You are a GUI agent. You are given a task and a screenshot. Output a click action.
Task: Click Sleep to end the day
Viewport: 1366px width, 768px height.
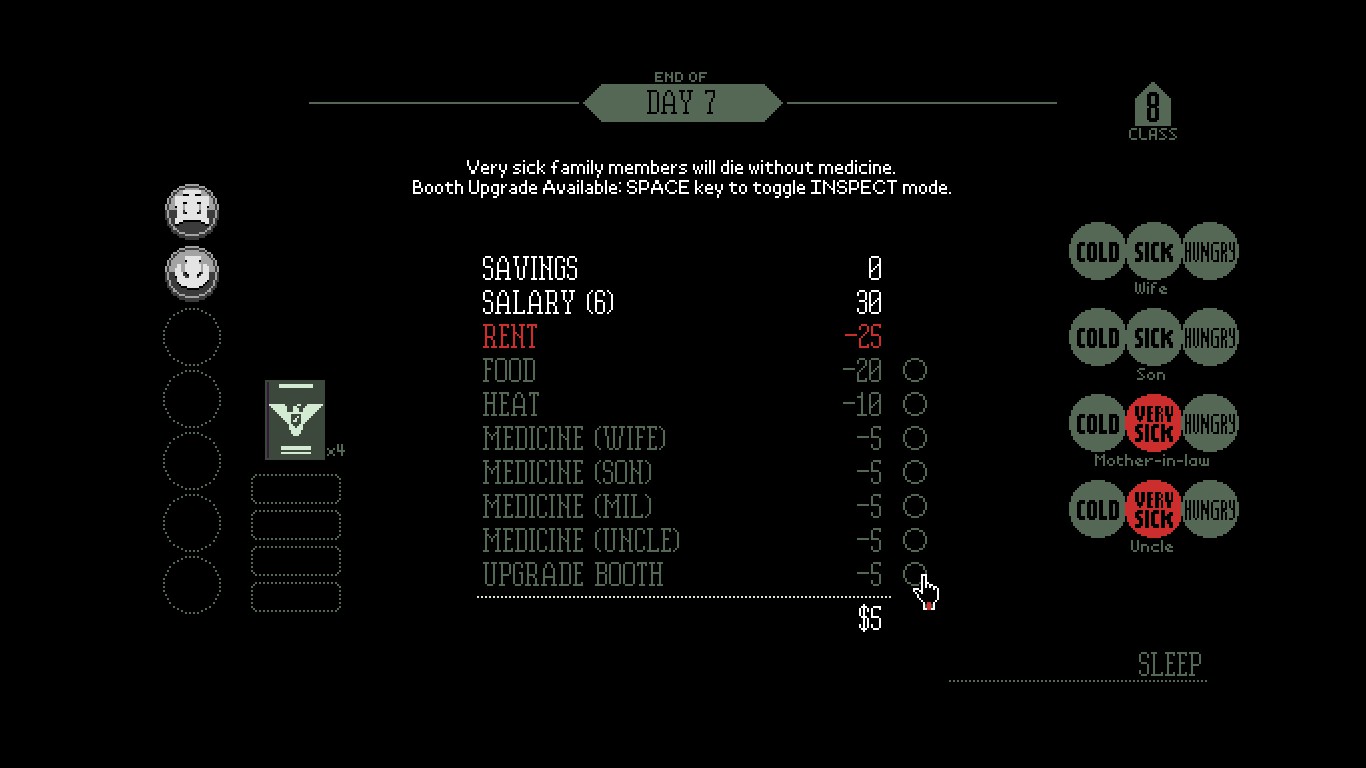coord(1169,665)
